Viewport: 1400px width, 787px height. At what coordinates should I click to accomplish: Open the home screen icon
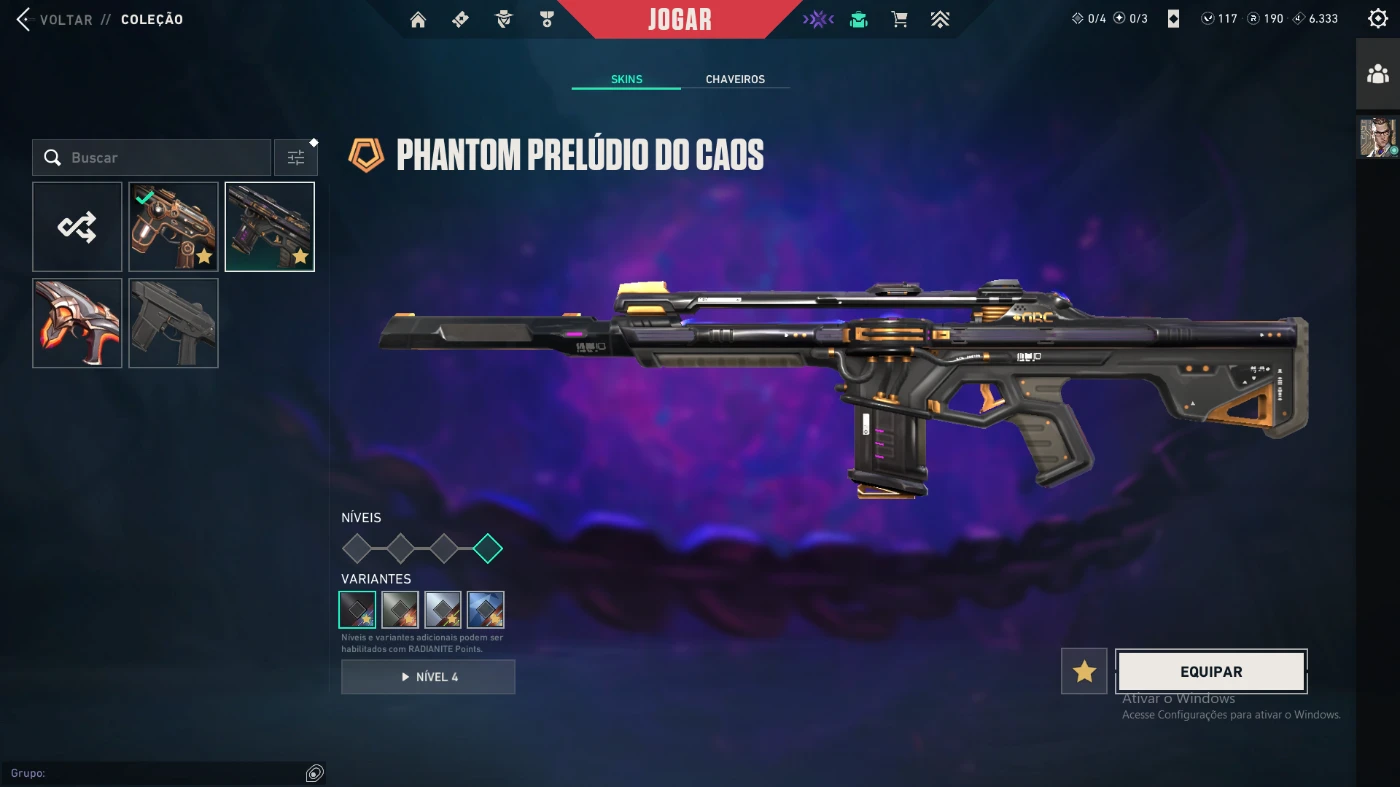point(418,20)
